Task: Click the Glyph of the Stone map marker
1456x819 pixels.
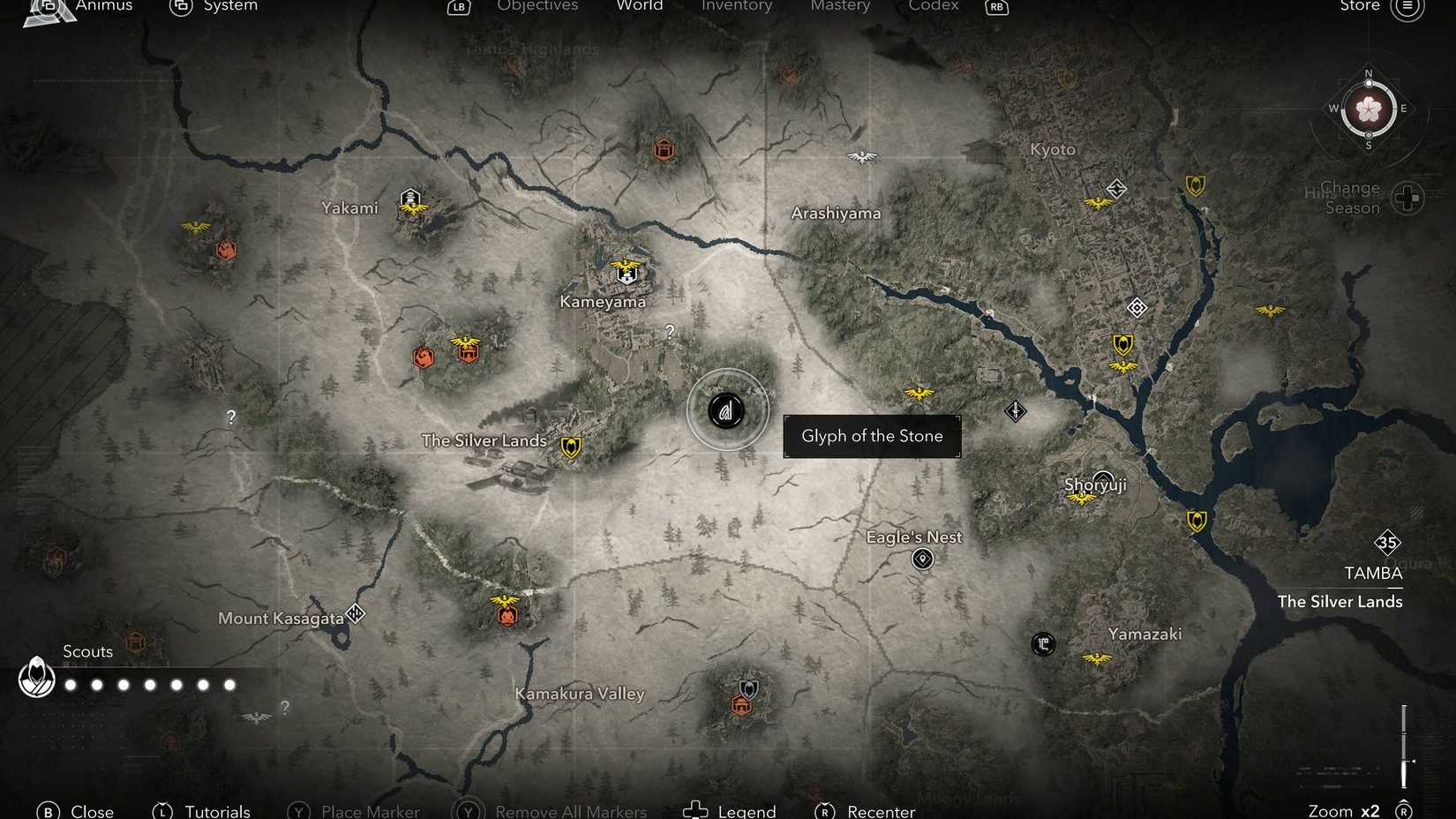Action: point(726,409)
